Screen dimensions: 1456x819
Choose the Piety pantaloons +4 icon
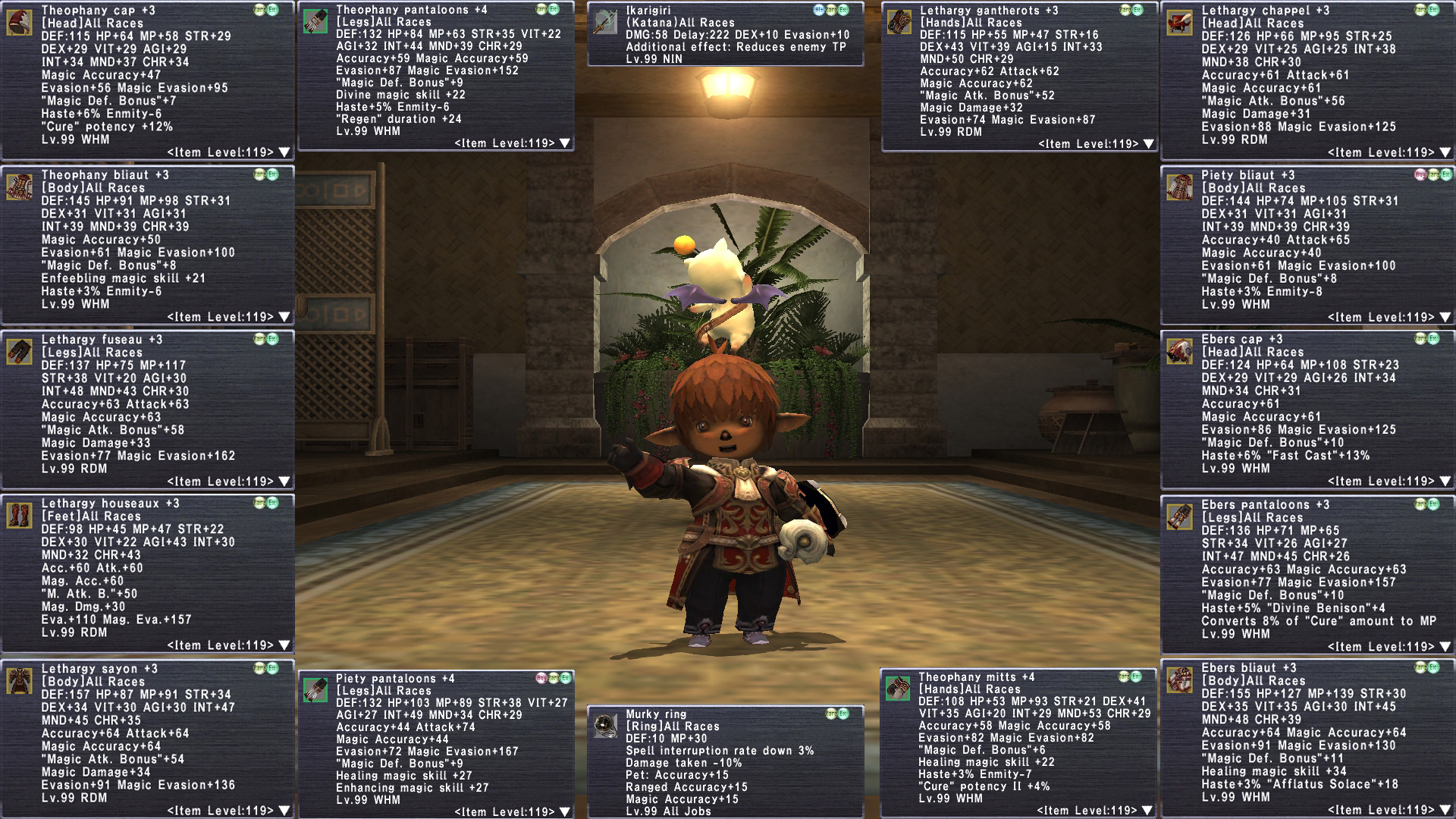click(315, 690)
